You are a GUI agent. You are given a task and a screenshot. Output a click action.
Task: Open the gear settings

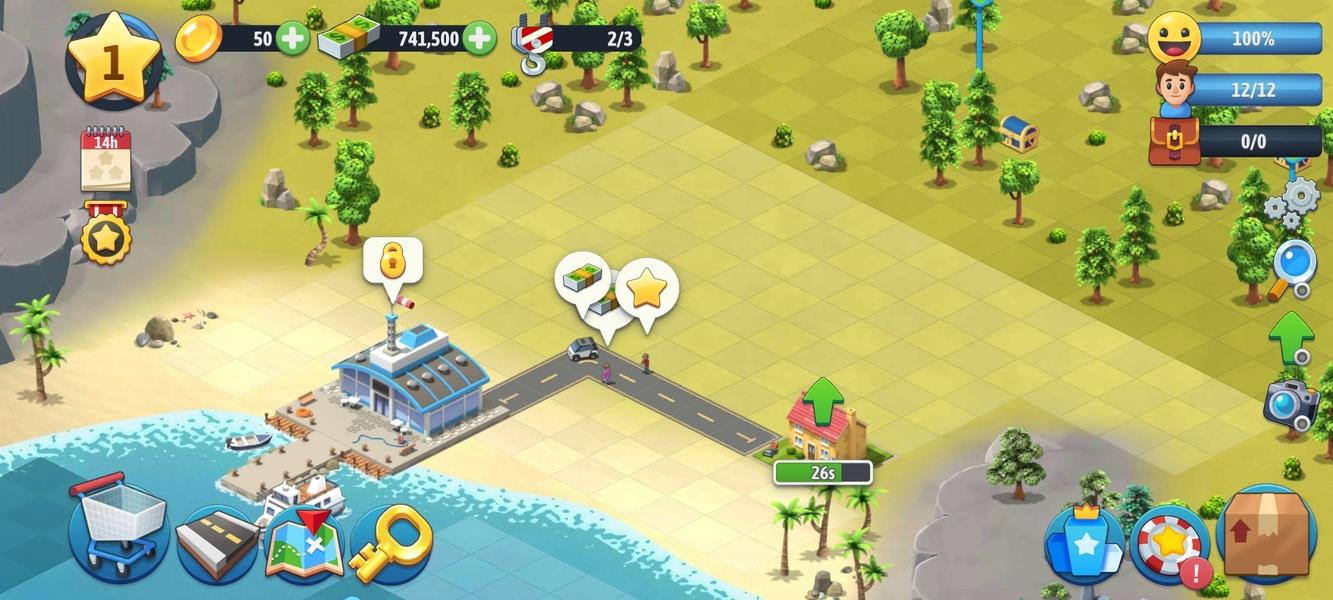click(1291, 203)
